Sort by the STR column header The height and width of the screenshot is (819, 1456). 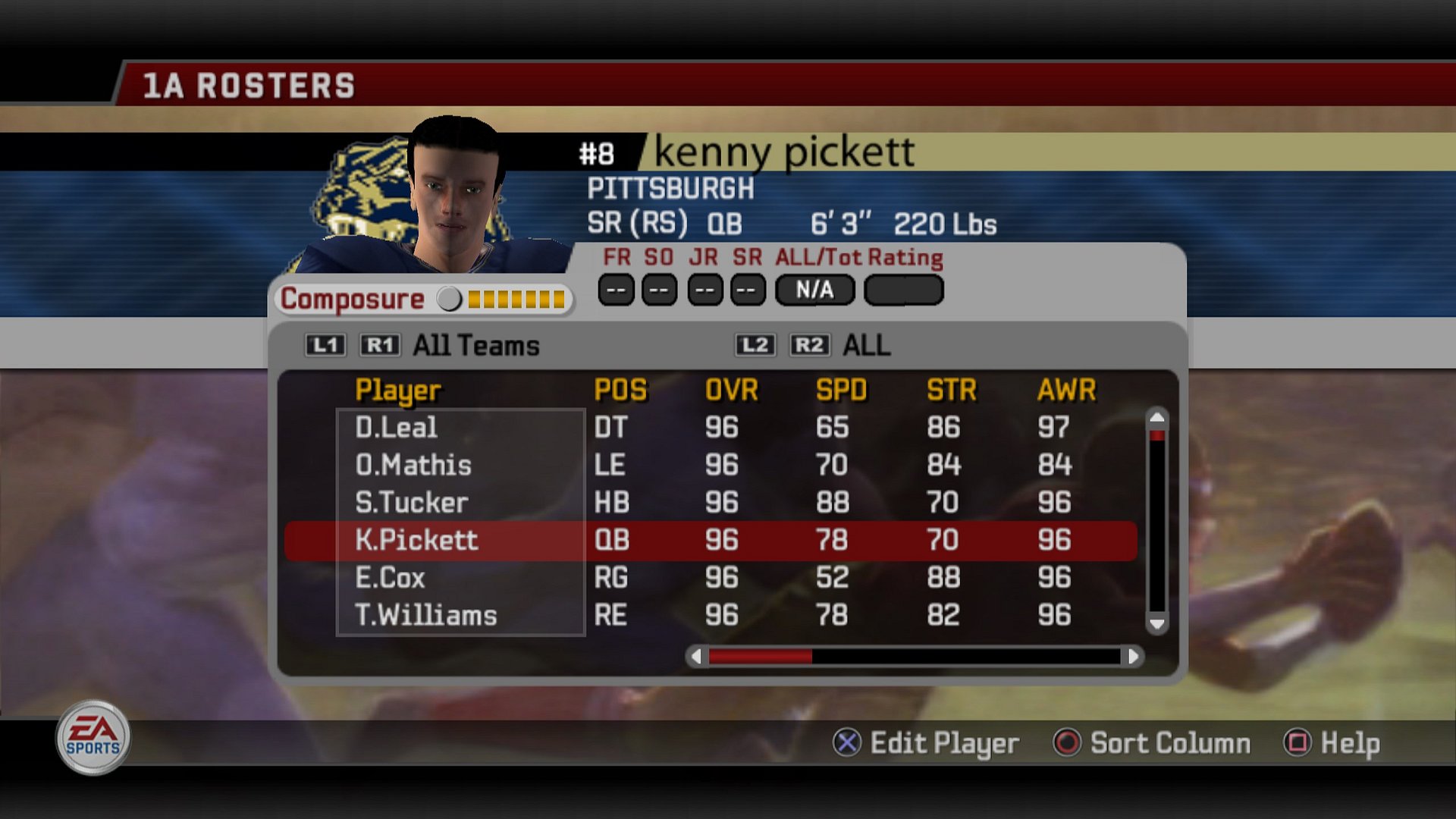(x=951, y=391)
